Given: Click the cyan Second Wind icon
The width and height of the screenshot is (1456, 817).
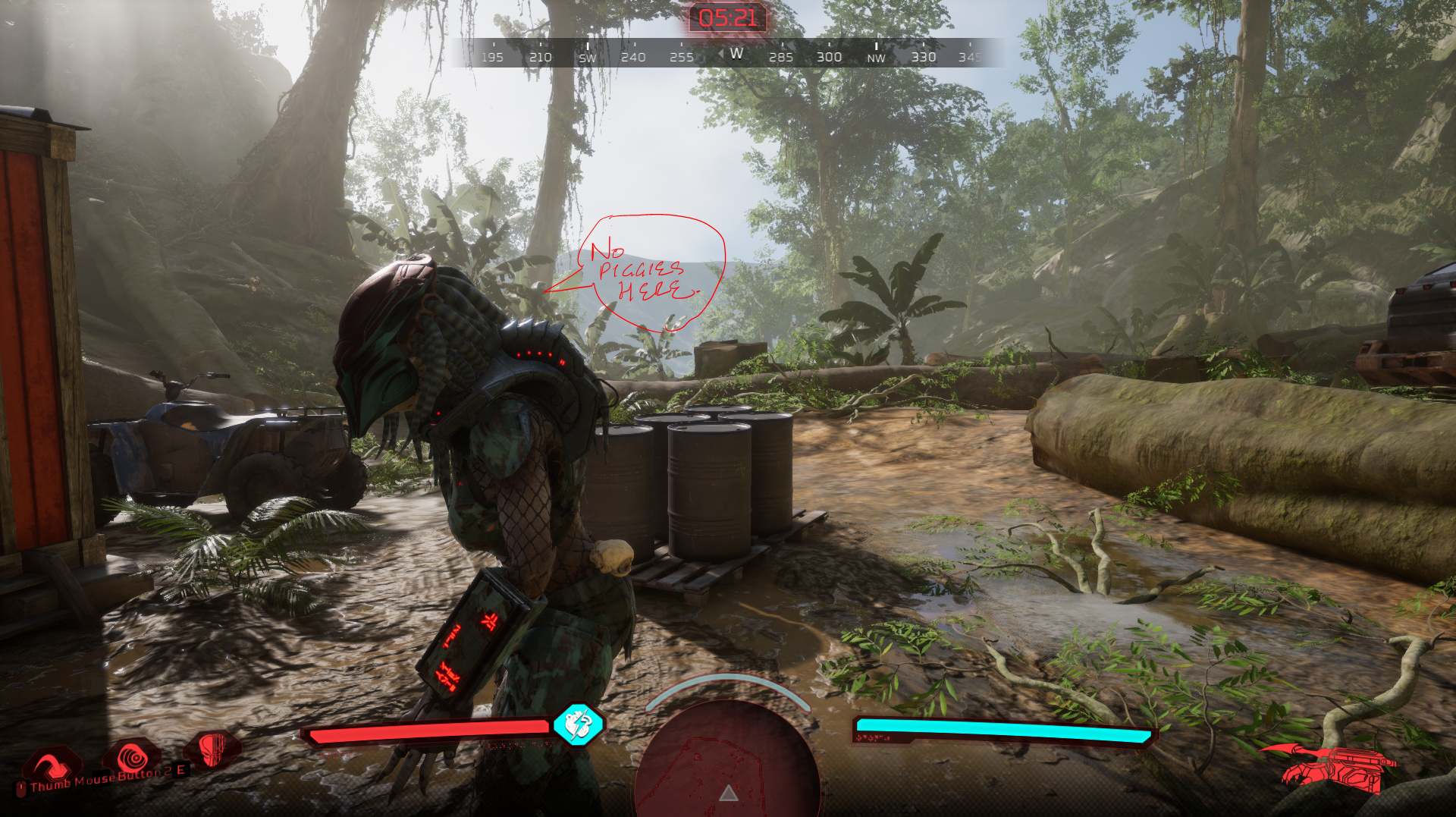Looking at the screenshot, I should point(578,724).
